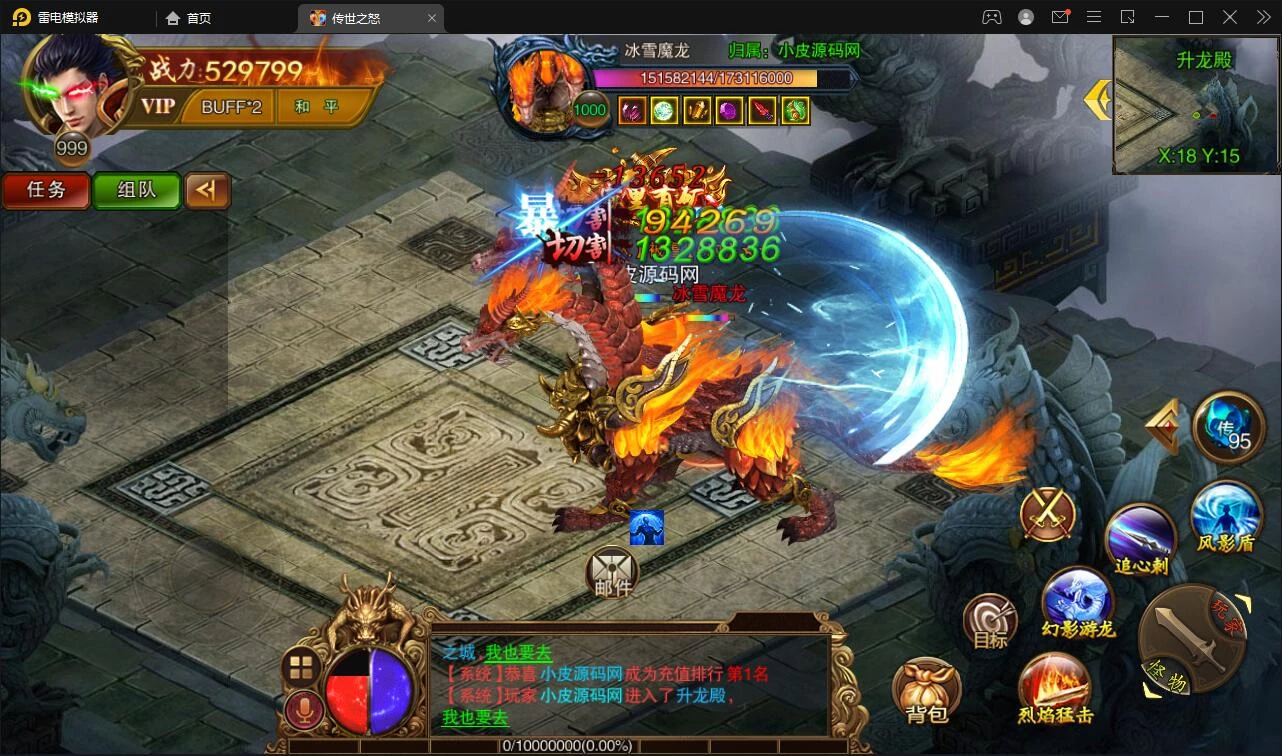Viewport: 1282px width, 756px height.
Task: Open the 升龙殿 minimap
Action: tap(1196, 105)
